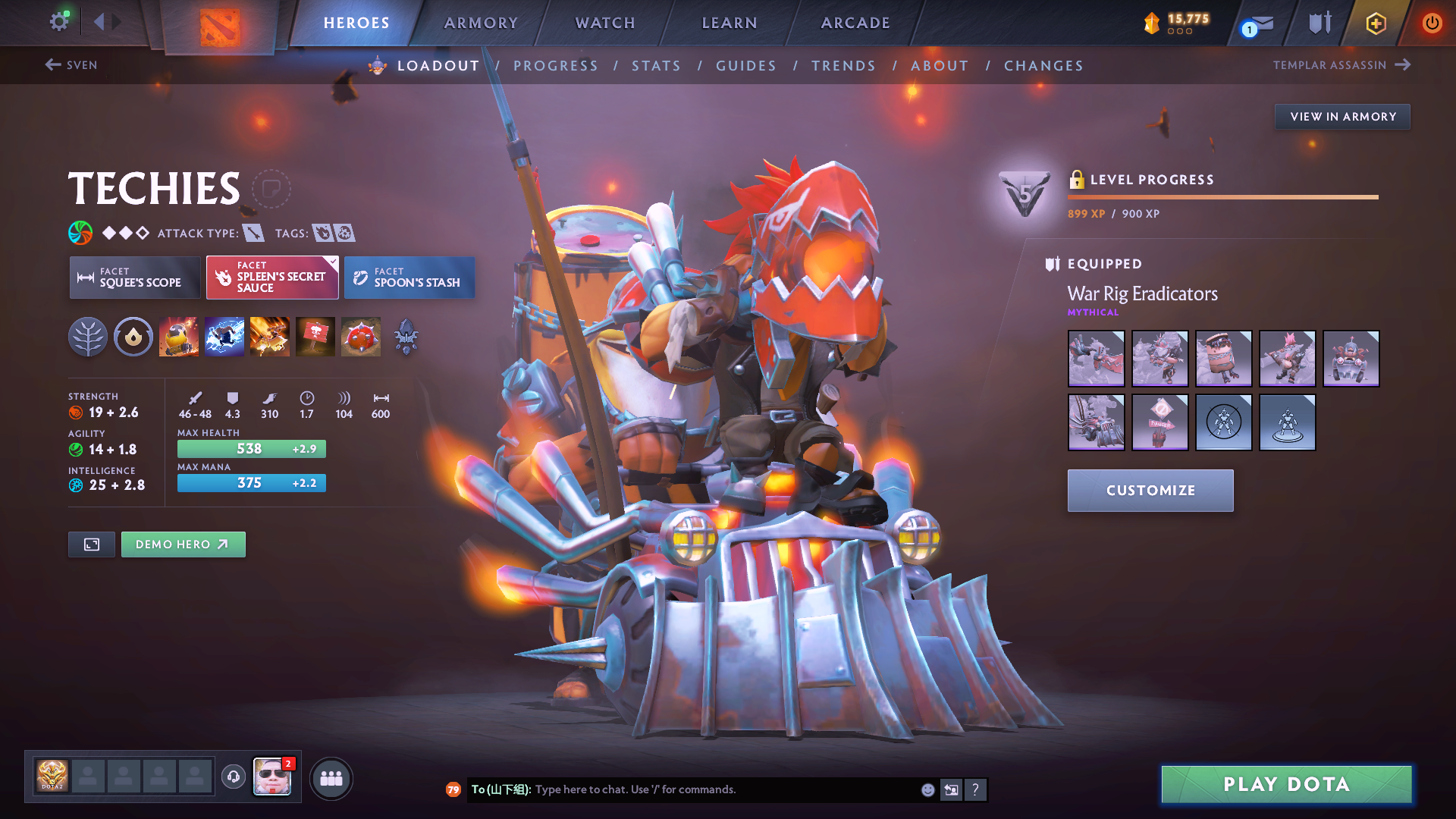Switch to the Watch tab
1456x819 pixels.
605,23
